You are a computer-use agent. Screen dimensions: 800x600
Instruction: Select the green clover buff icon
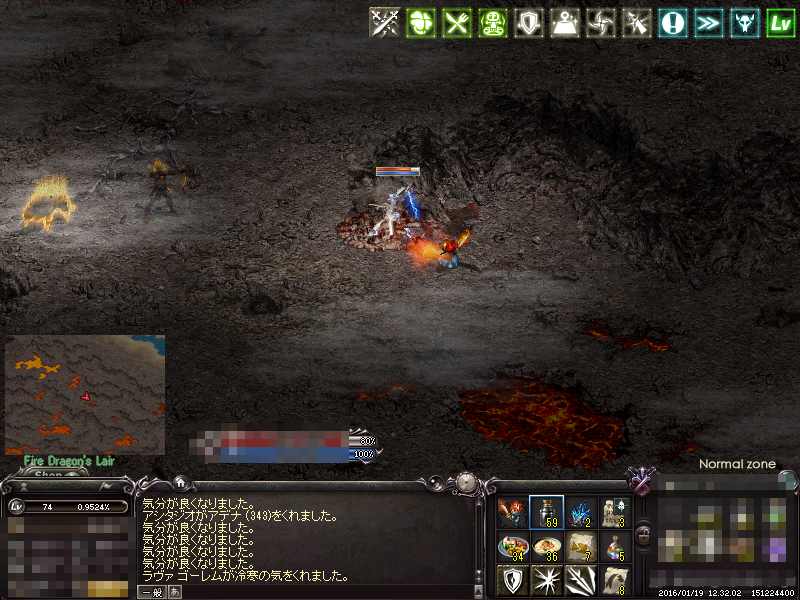[x=421, y=23]
